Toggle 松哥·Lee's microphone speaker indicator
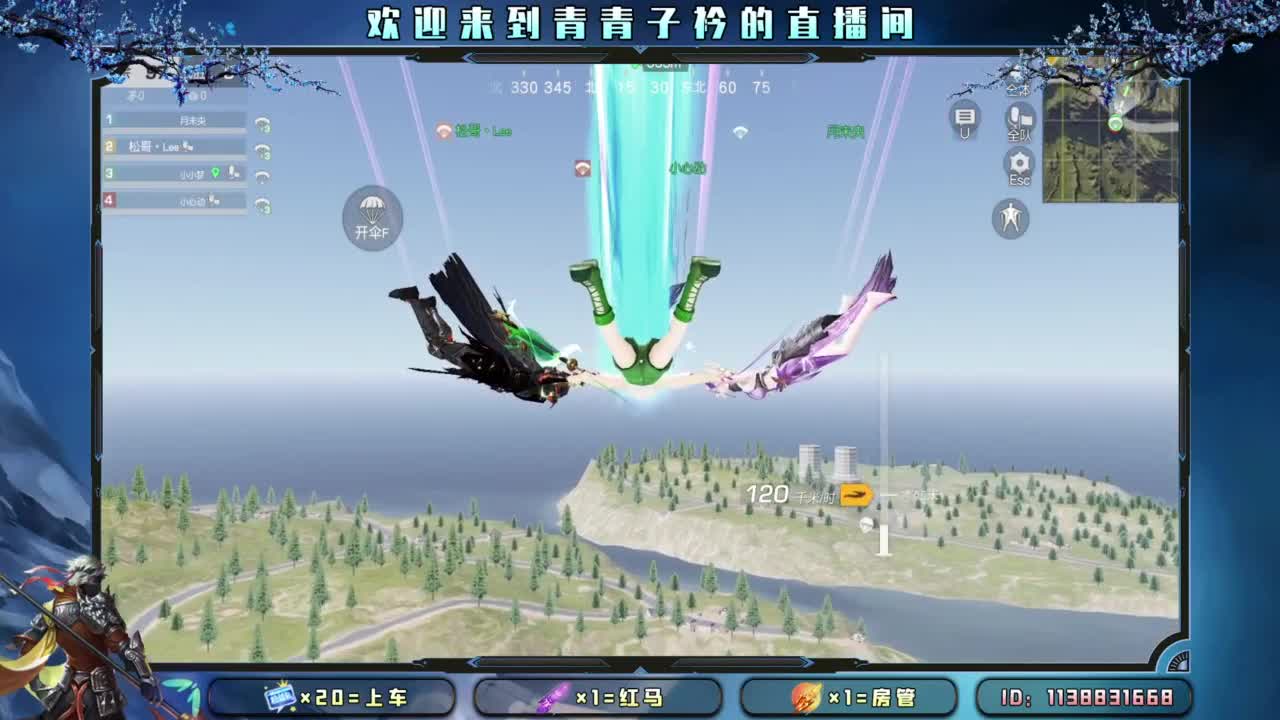This screenshot has width=1280, height=720. click(187, 147)
